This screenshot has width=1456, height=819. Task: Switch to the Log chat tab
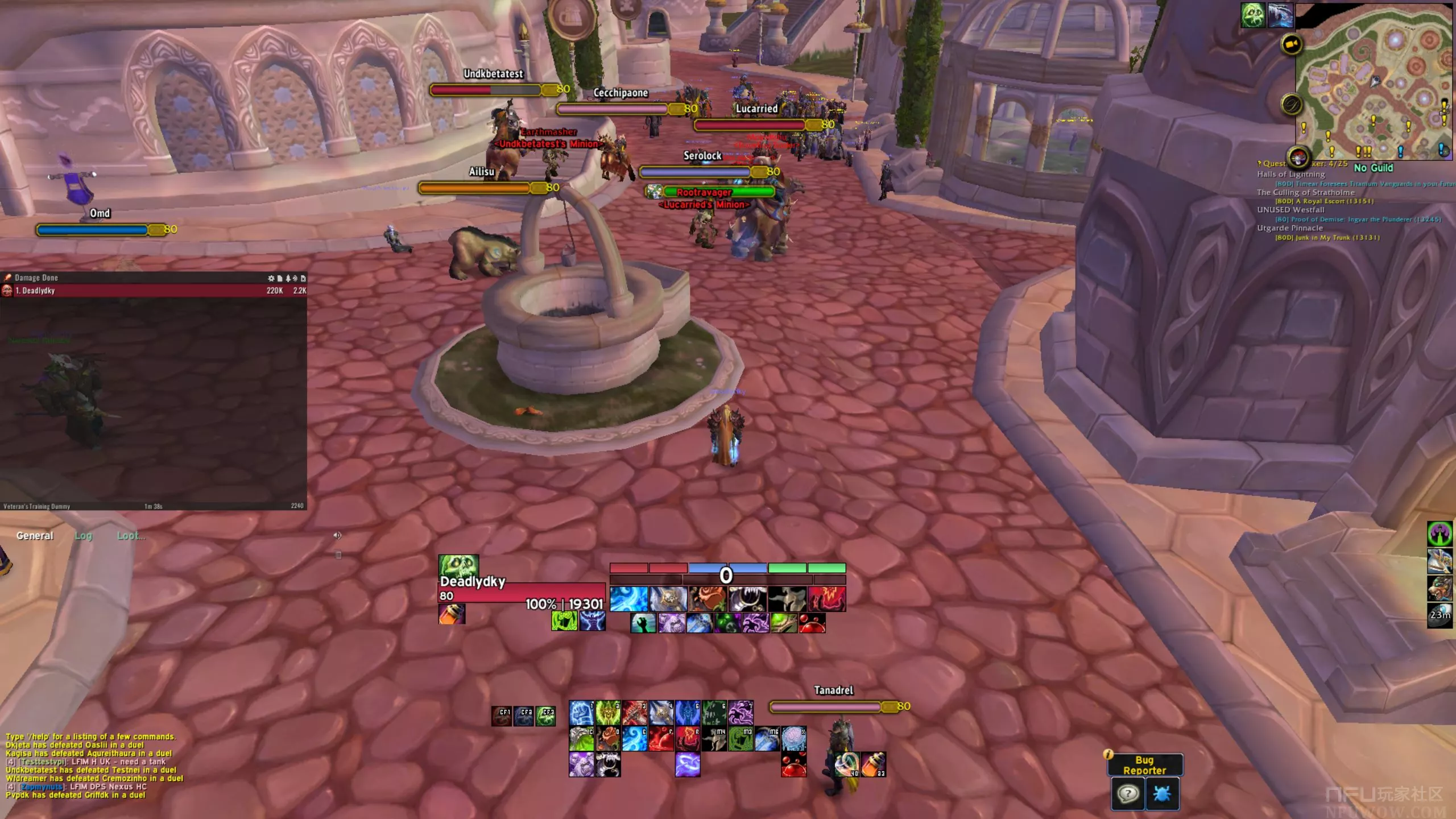click(x=83, y=536)
